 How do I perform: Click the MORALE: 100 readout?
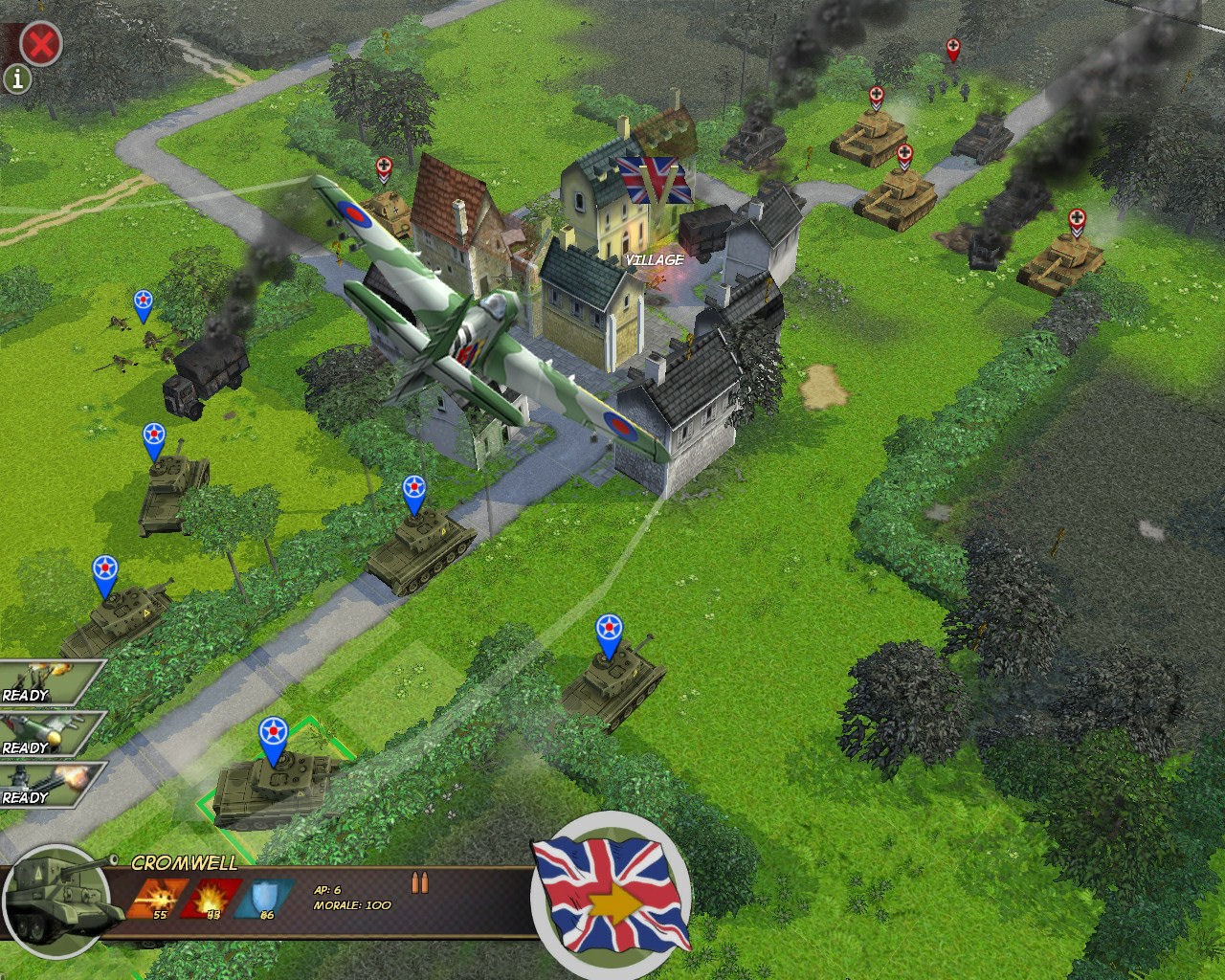(354, 904)
